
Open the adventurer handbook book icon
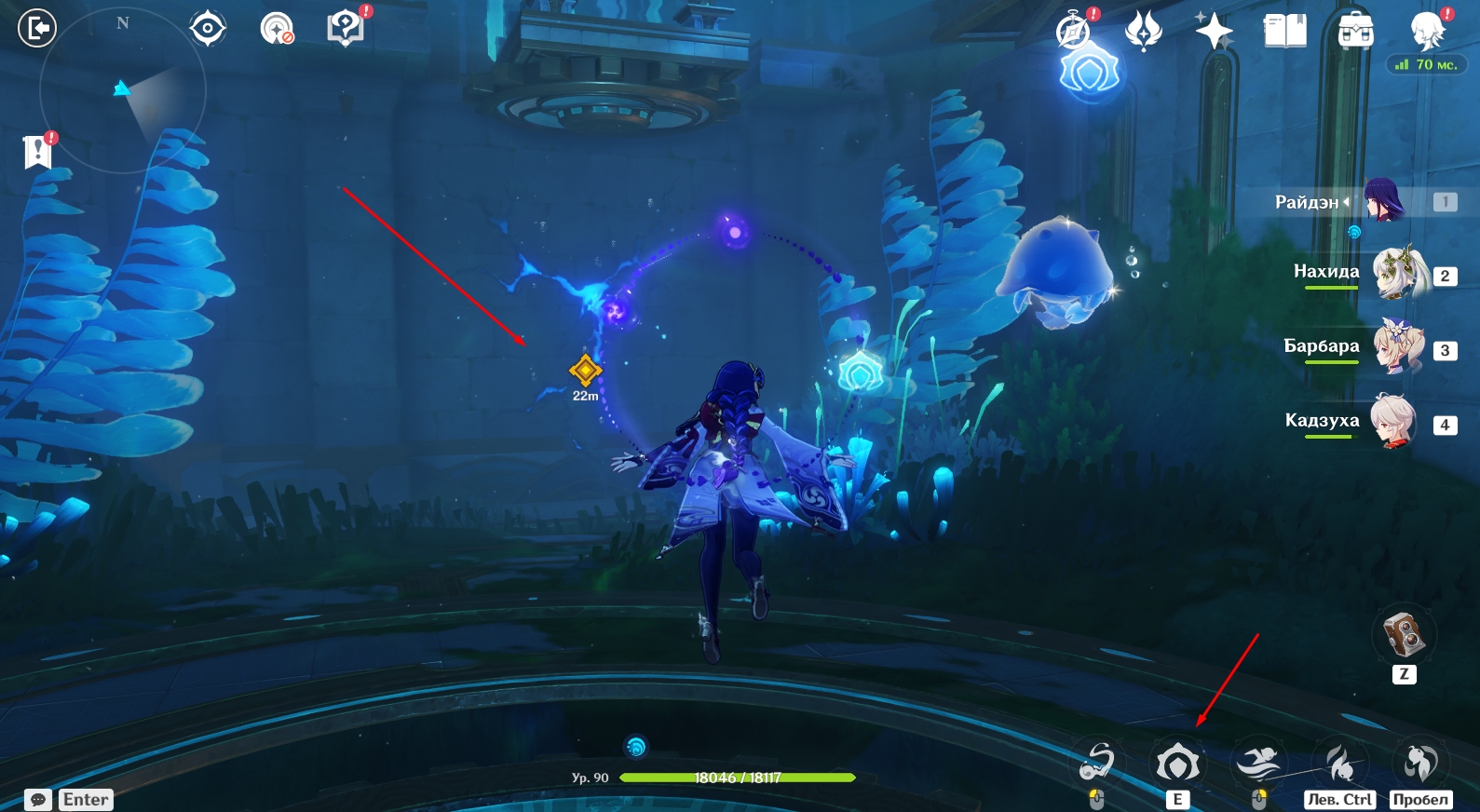[1284, 32]
